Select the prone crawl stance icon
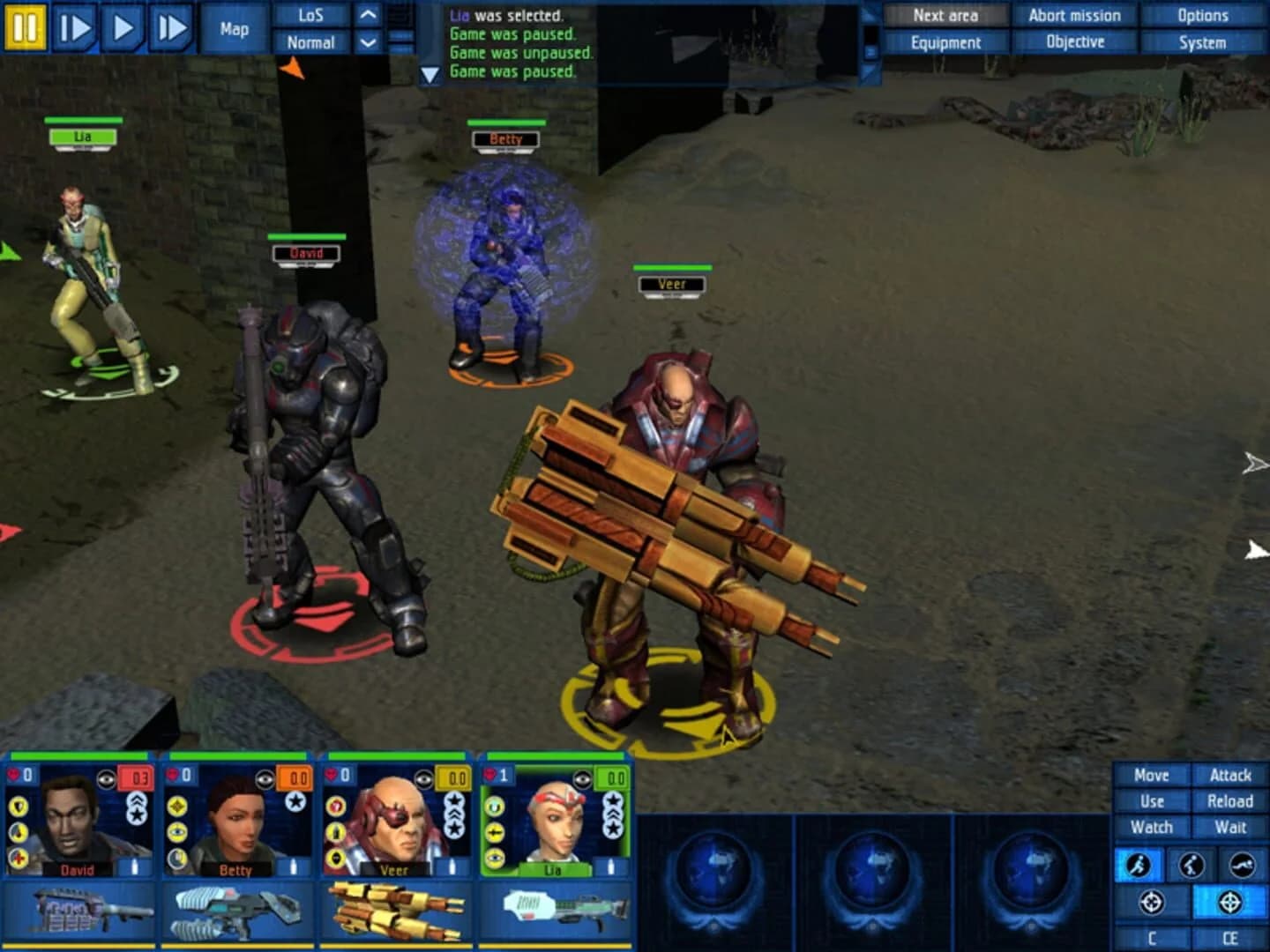This screenshot has width=1270, height=952. pyautogui.click(x=1241, y=864)
